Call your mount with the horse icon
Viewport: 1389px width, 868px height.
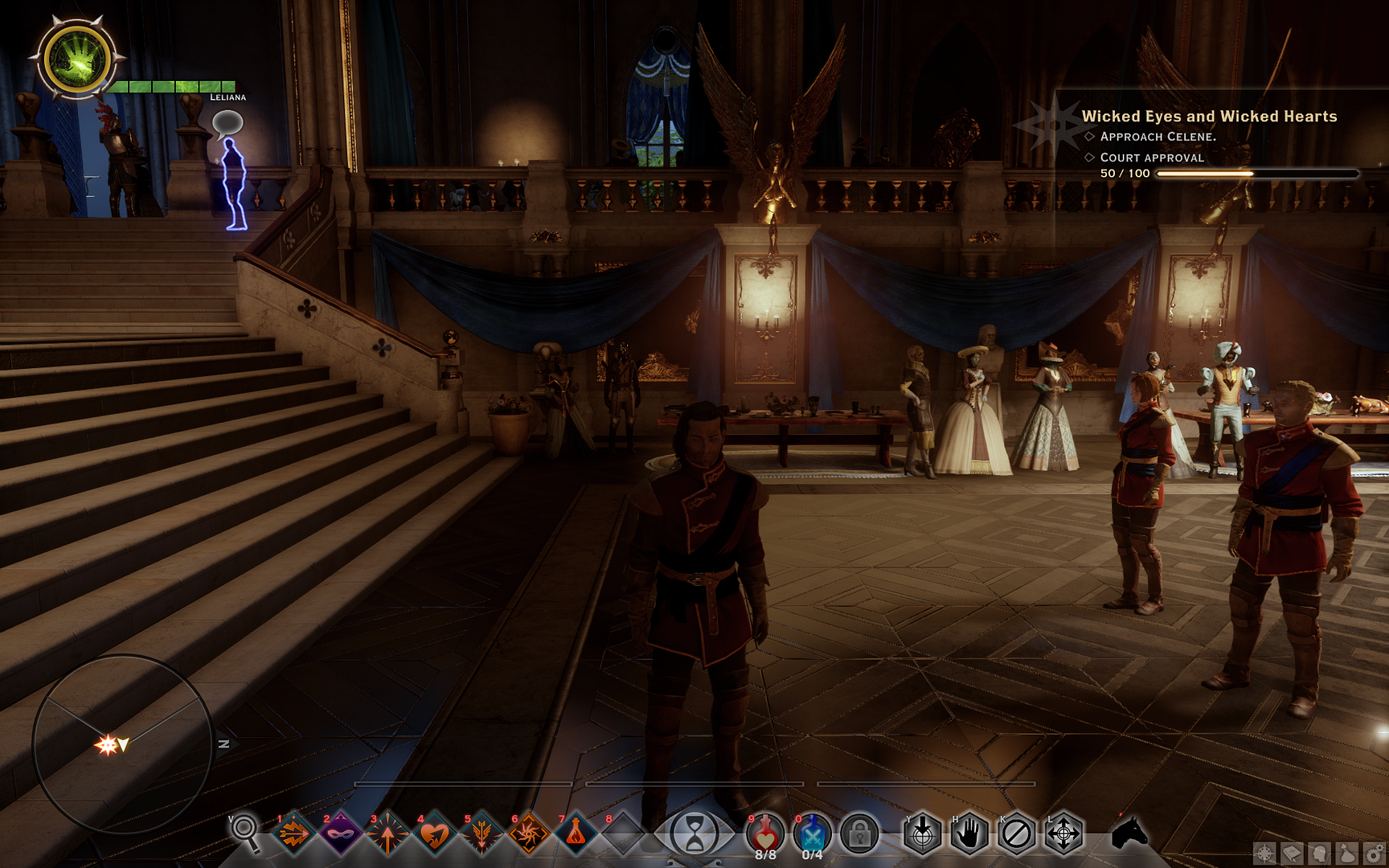pyautogui.click(x=1131, y=836)
